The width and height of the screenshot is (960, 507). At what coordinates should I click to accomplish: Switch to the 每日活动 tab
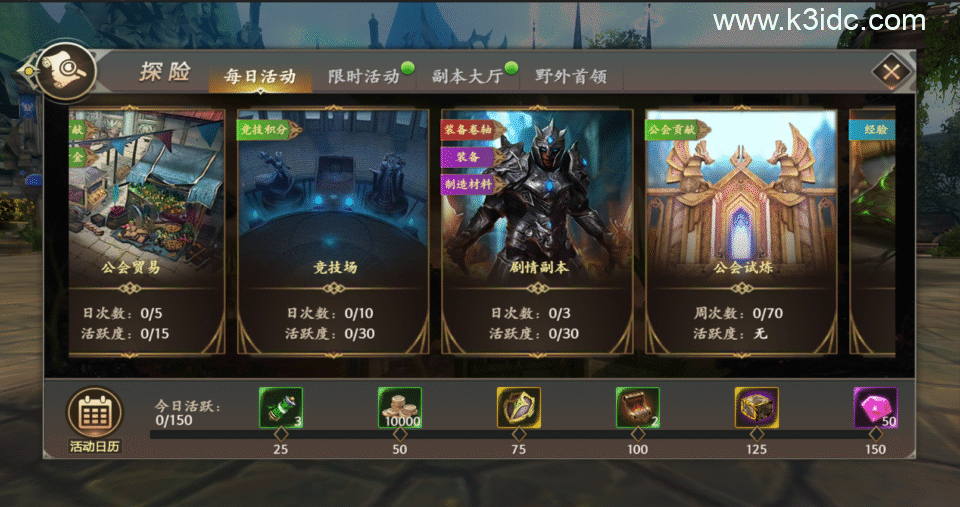(x=260, y=76)
